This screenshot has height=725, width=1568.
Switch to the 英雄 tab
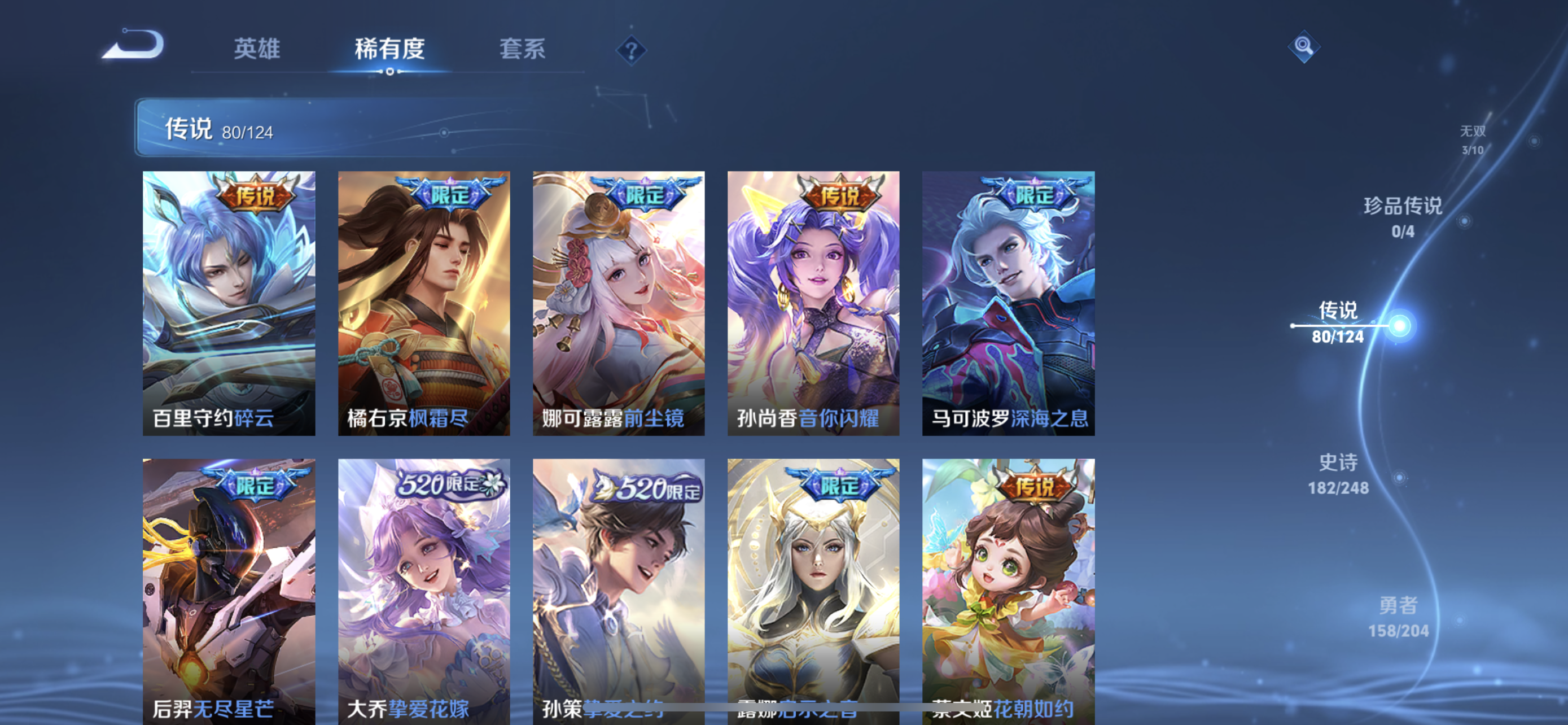257,49
